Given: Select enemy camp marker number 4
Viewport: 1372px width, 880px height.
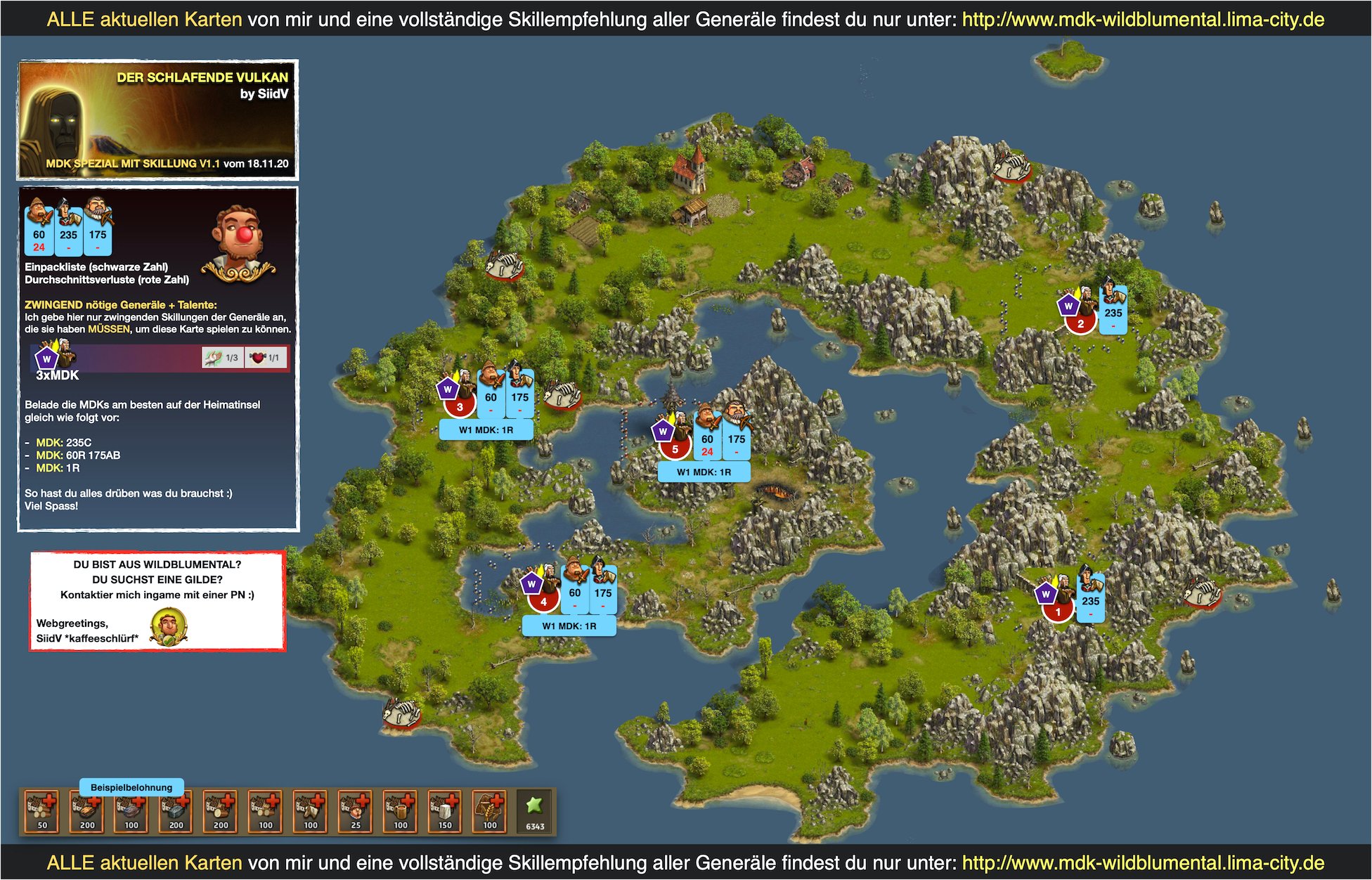Looking at the screenshot, I should (x=543, y=602).
